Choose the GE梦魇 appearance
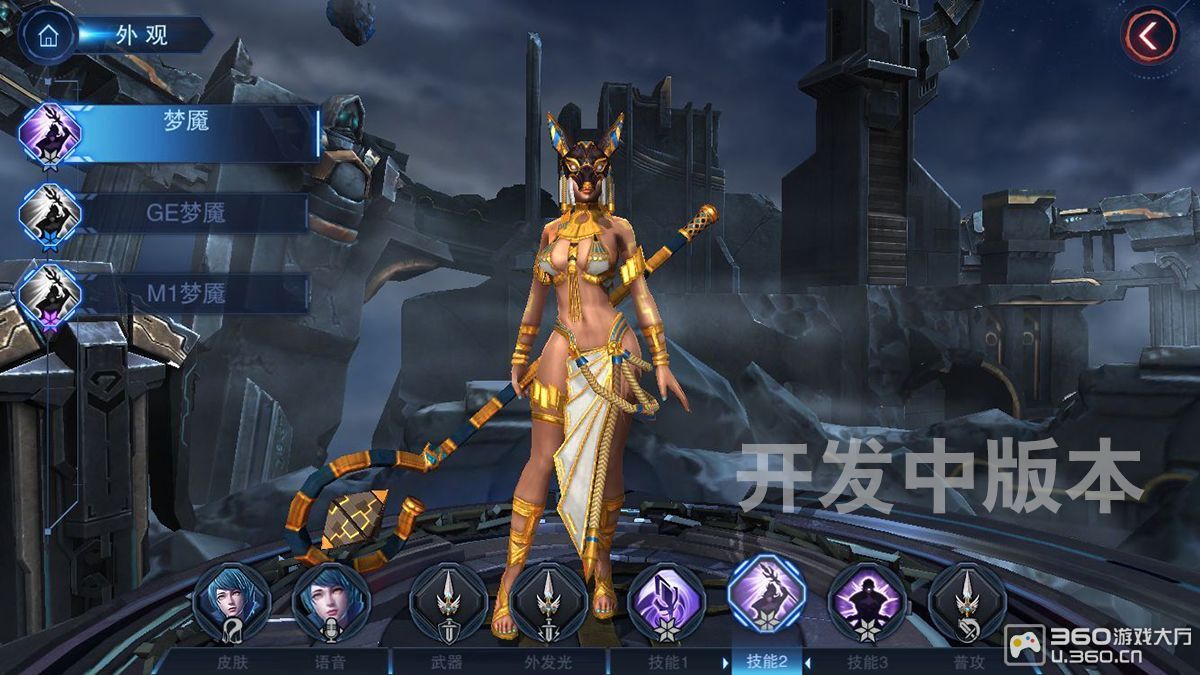This screenshot has height=675, width=1200. [x=186, y=213]
